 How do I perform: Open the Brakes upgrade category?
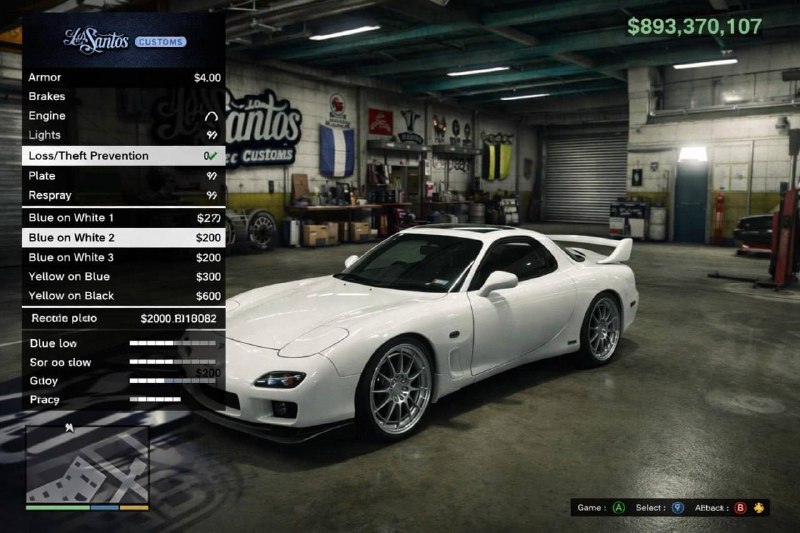pyautogui.click(x=123, y=97)
